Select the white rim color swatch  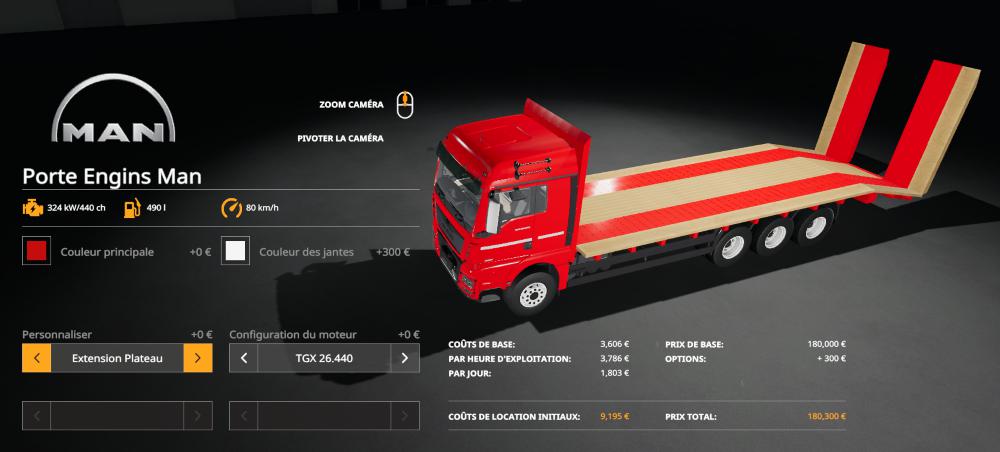click(236, 252)
